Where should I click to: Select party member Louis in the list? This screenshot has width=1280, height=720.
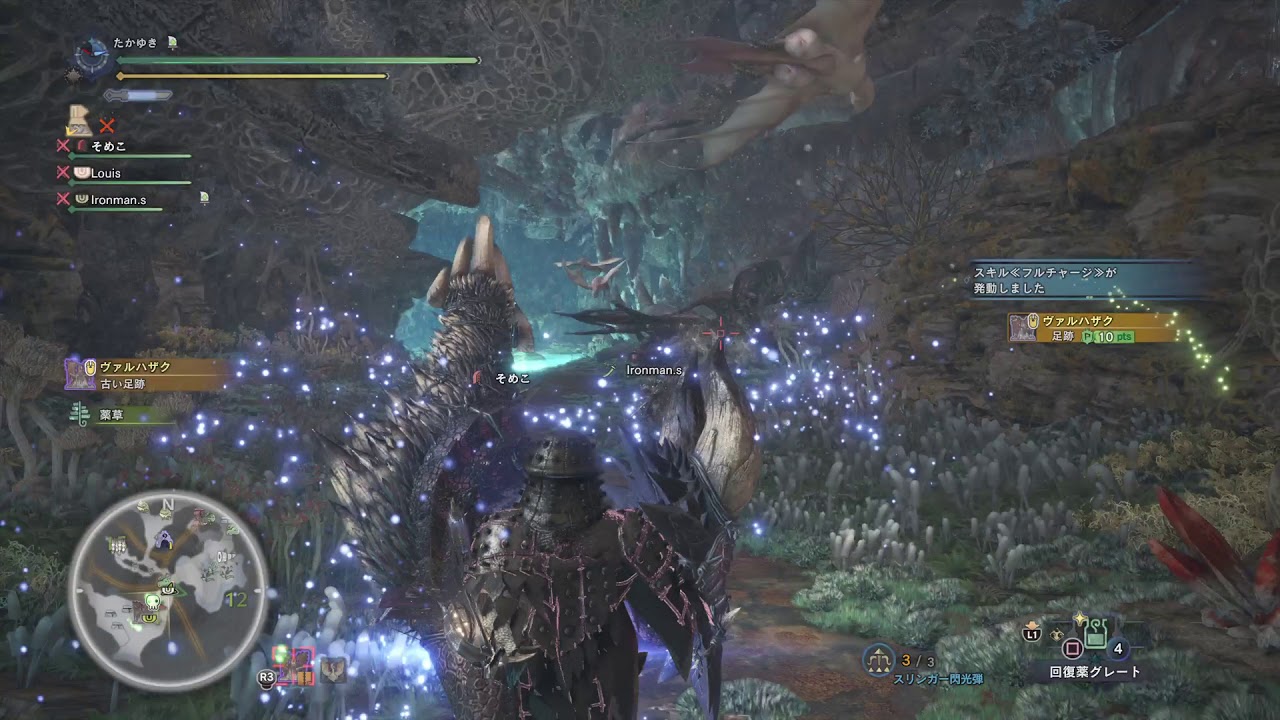pyautogui.click(x=105, y=173)
